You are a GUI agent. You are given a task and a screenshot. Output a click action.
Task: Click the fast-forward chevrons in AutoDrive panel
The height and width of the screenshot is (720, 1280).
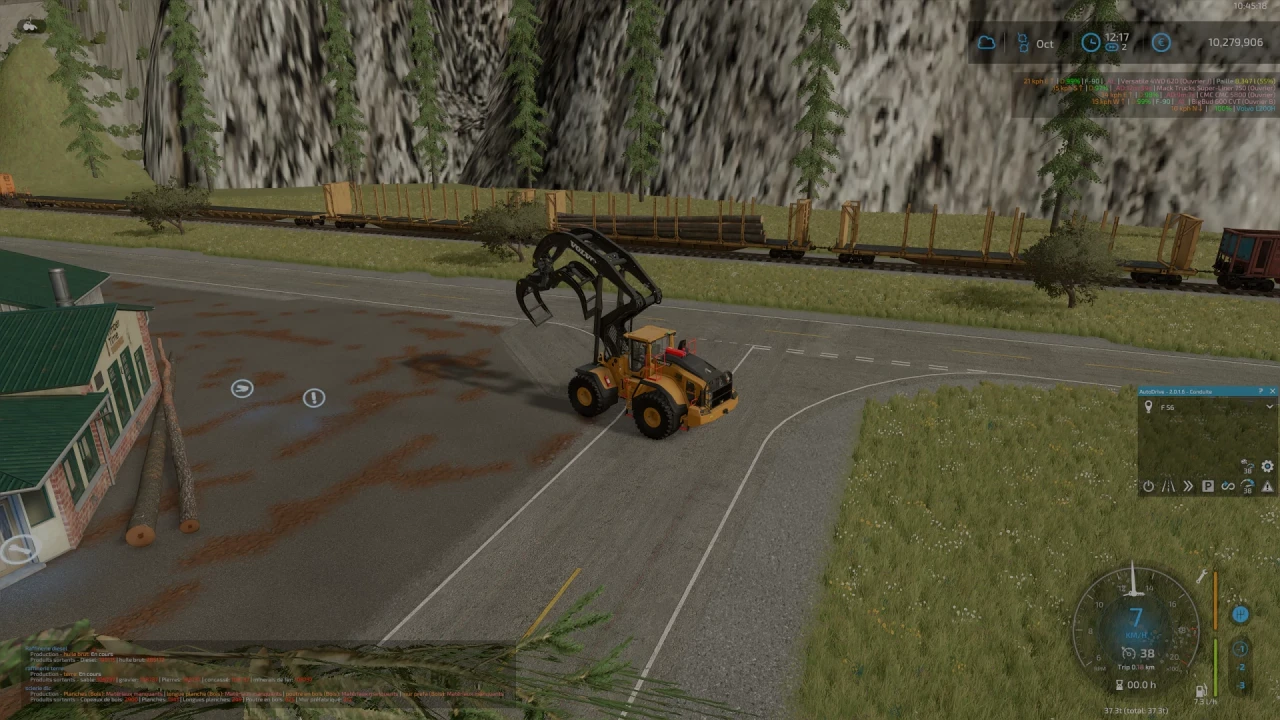(1187, 486)
